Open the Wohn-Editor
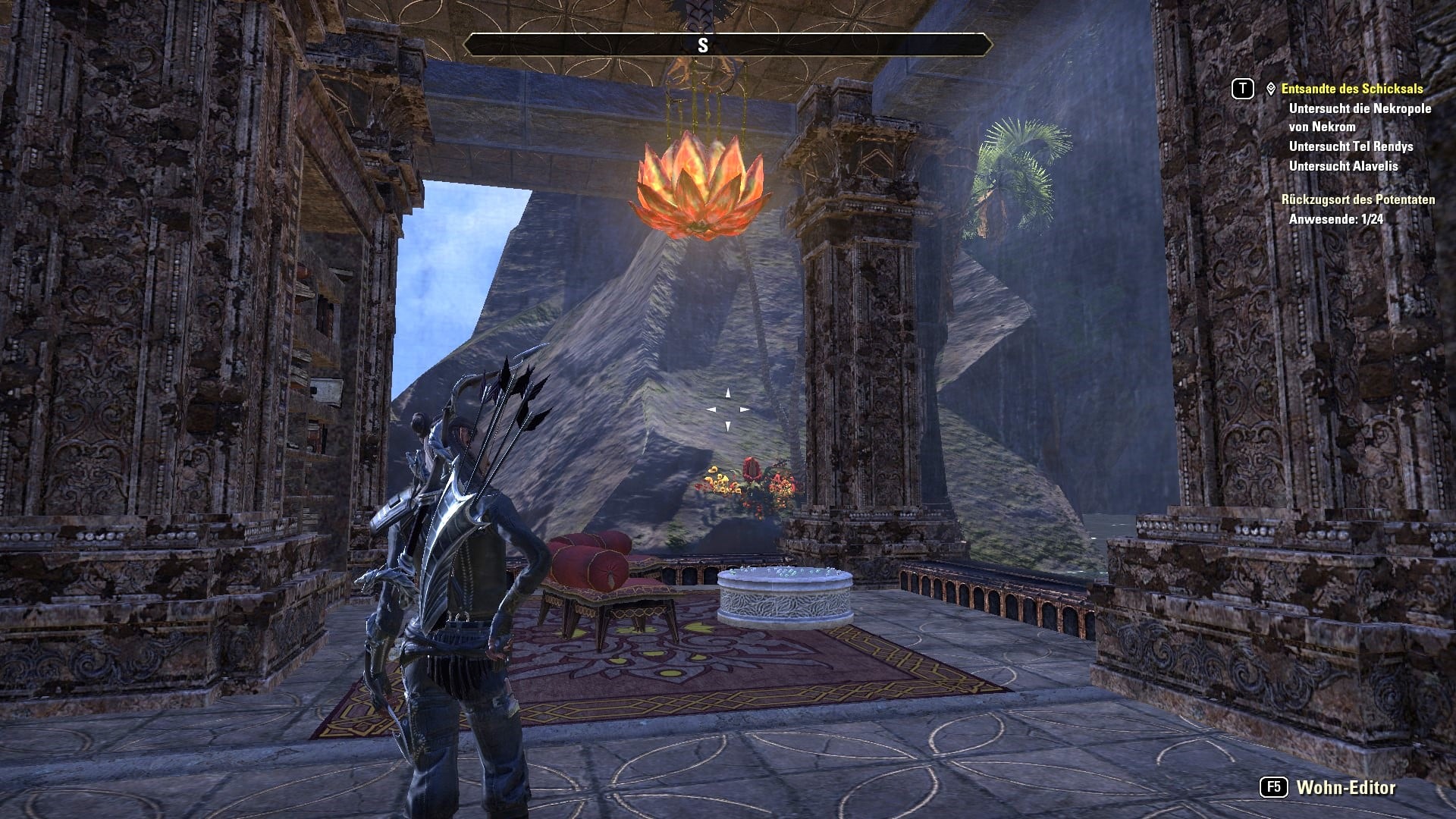1456x819 pixels. (x=1345, y=788)
